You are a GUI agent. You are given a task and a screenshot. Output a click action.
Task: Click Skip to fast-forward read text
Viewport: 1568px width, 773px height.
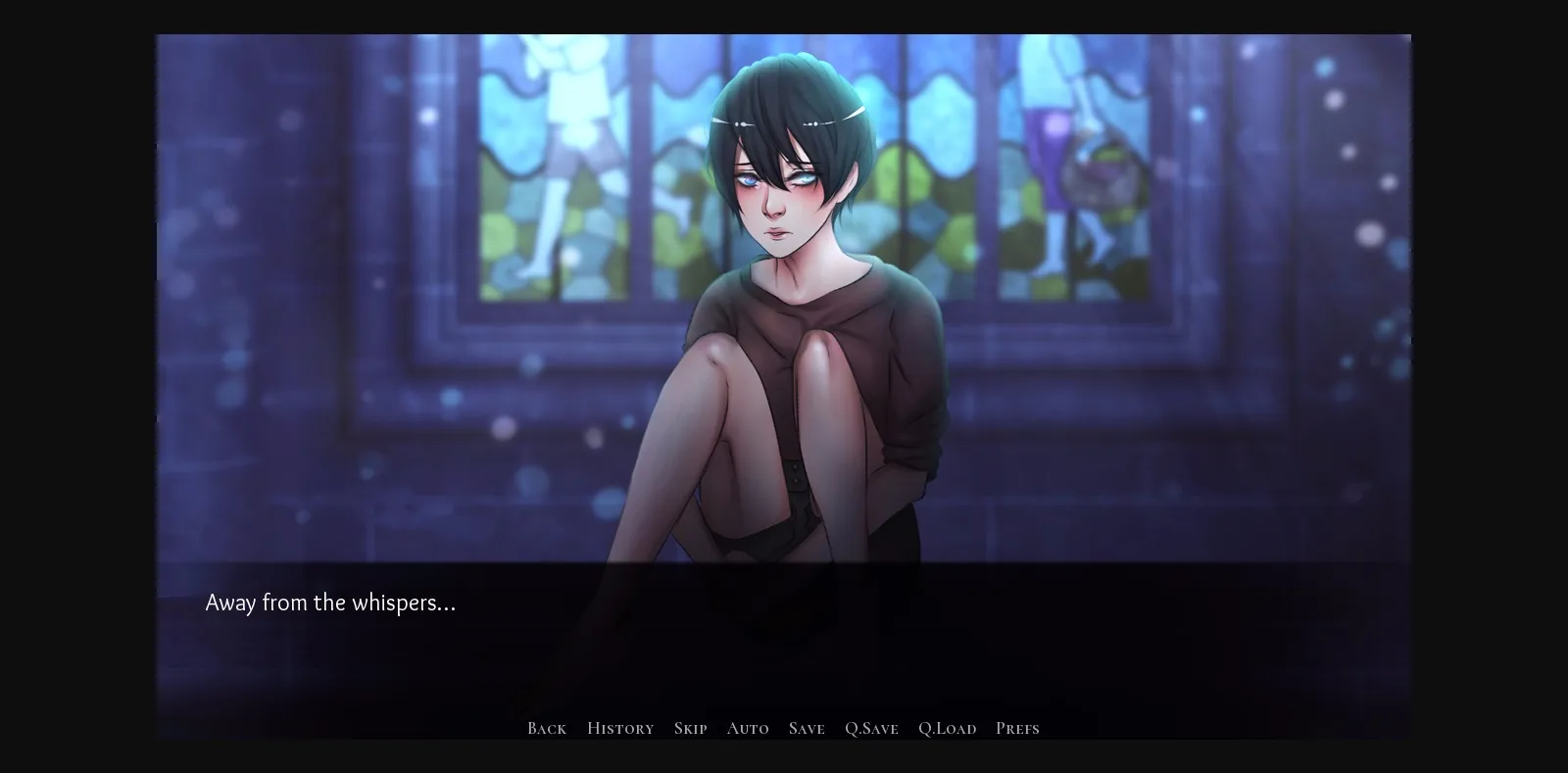(690, 728)
